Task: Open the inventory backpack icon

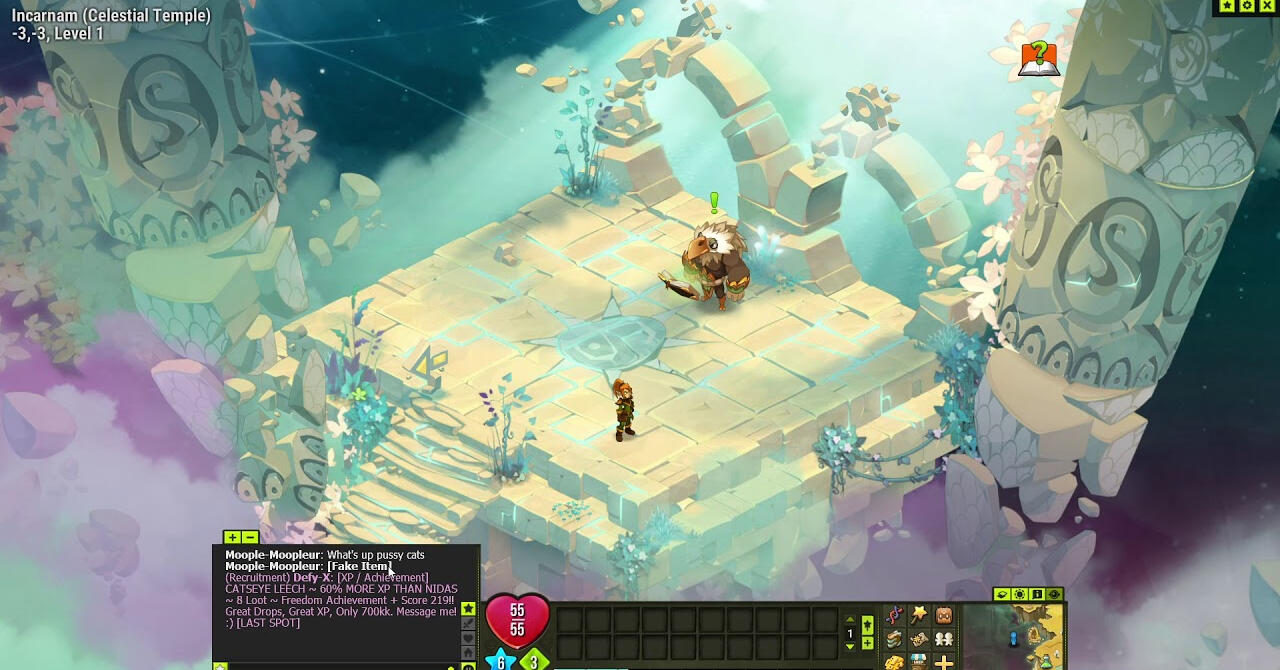Action: (943, 616)
